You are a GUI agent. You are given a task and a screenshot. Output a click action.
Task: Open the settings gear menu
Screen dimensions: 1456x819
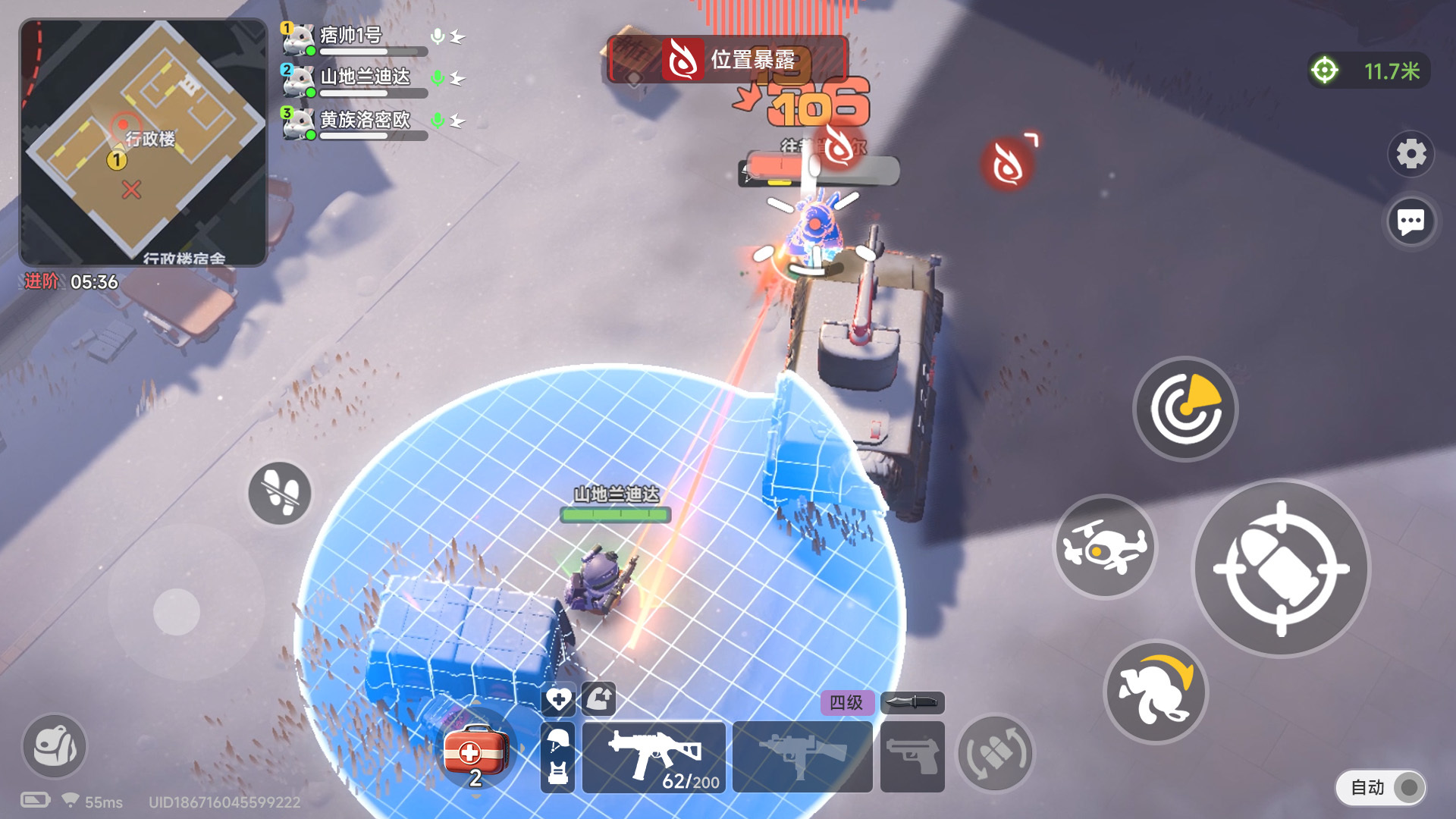click(x=1410, y=153)
